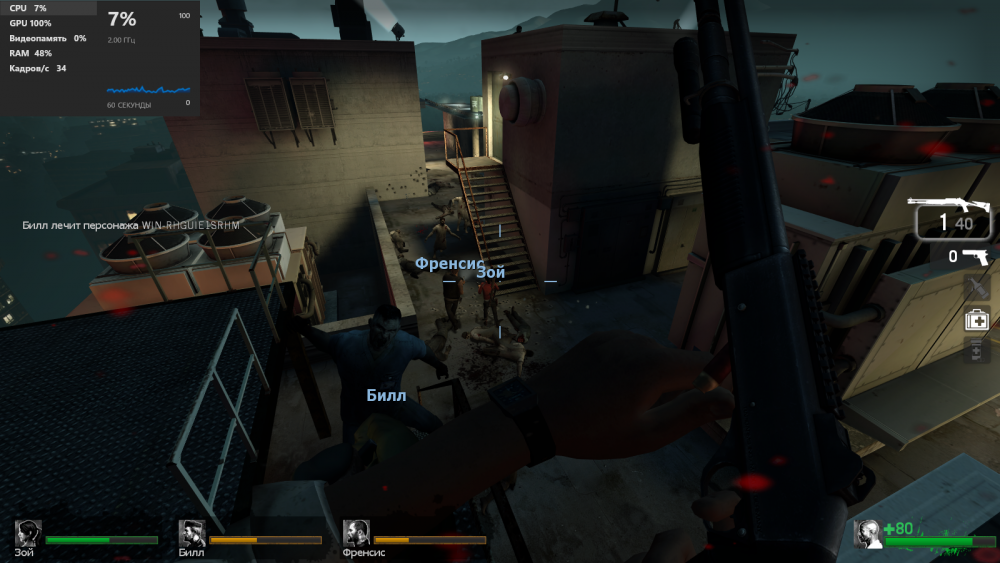
Task: Click your own survivor portrait
Action: pos(867,534)
